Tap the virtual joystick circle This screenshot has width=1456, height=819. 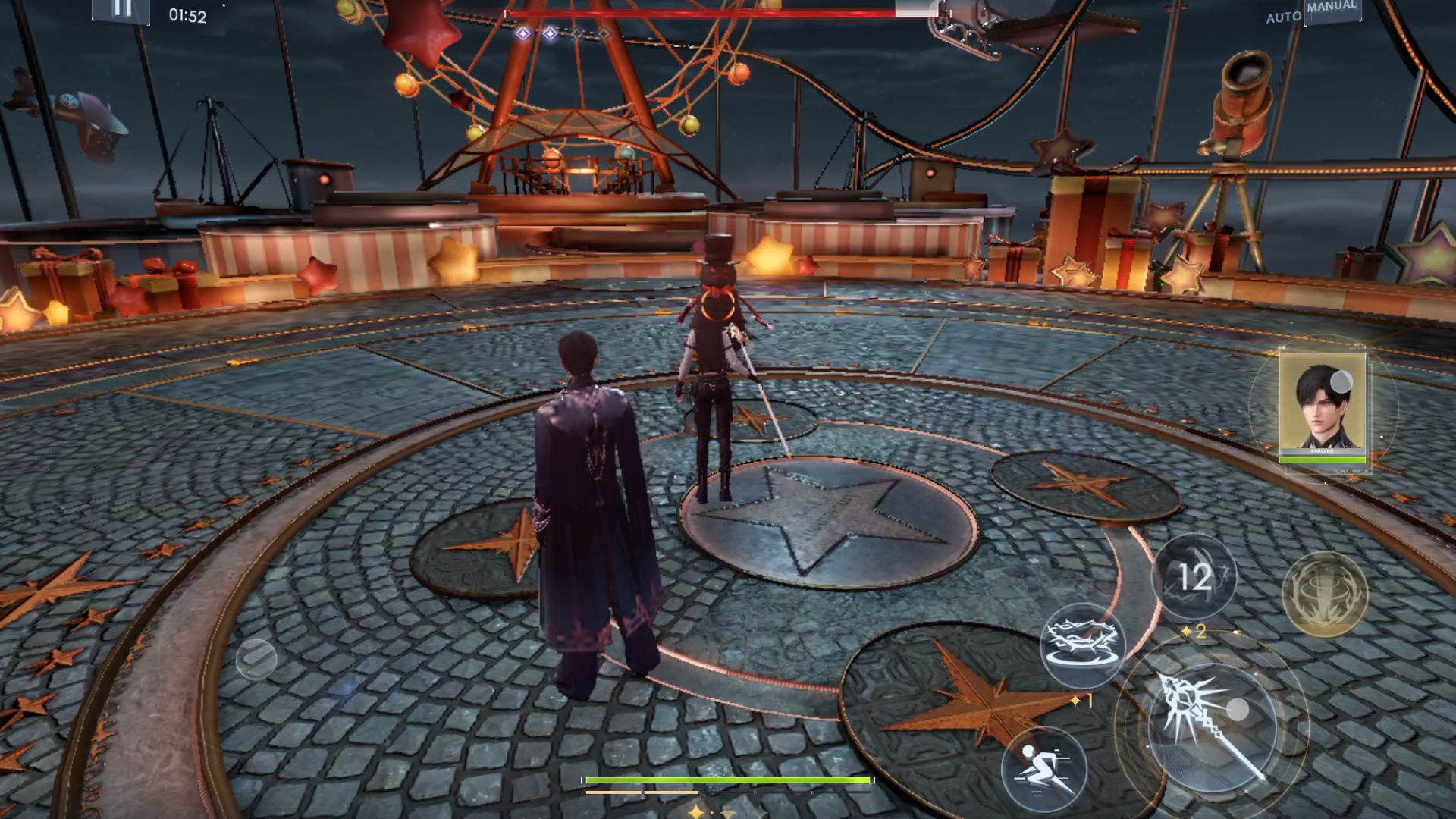pyautogui.click(x=256, y=657)
